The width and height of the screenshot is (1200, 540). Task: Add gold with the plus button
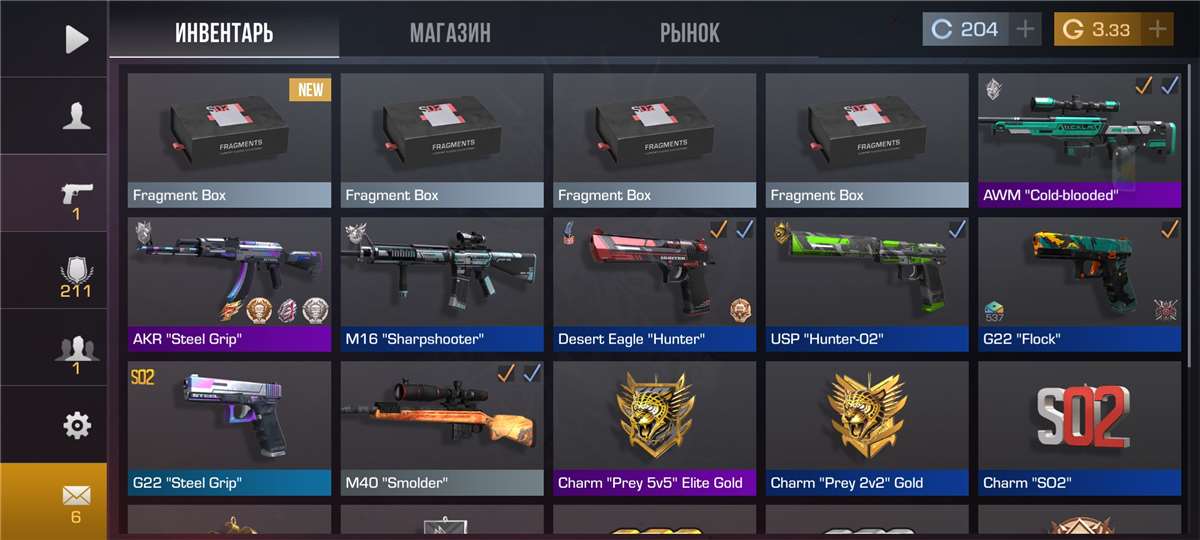1157,29
